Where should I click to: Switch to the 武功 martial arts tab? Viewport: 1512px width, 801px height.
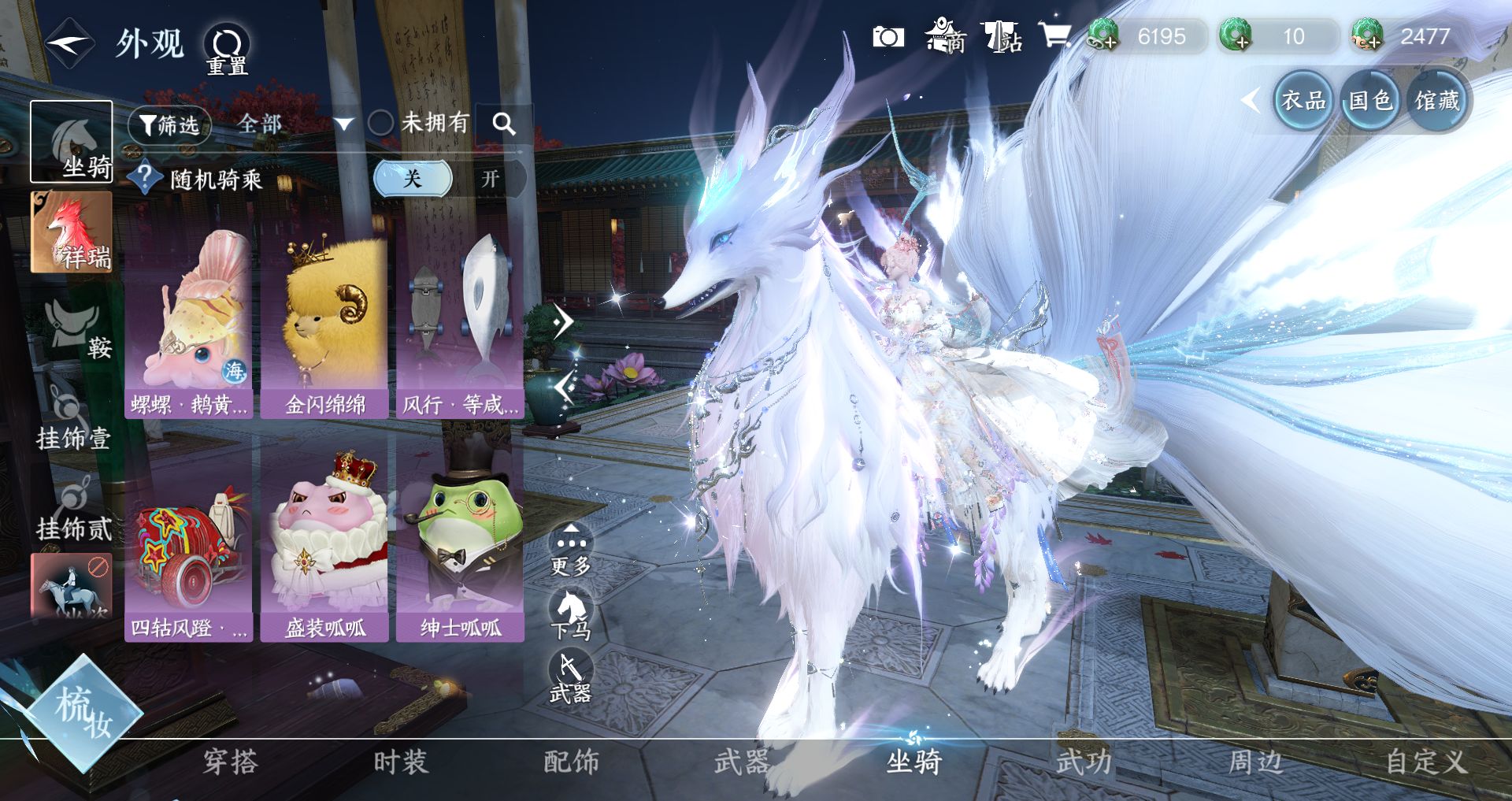(x=1084, y=762)
